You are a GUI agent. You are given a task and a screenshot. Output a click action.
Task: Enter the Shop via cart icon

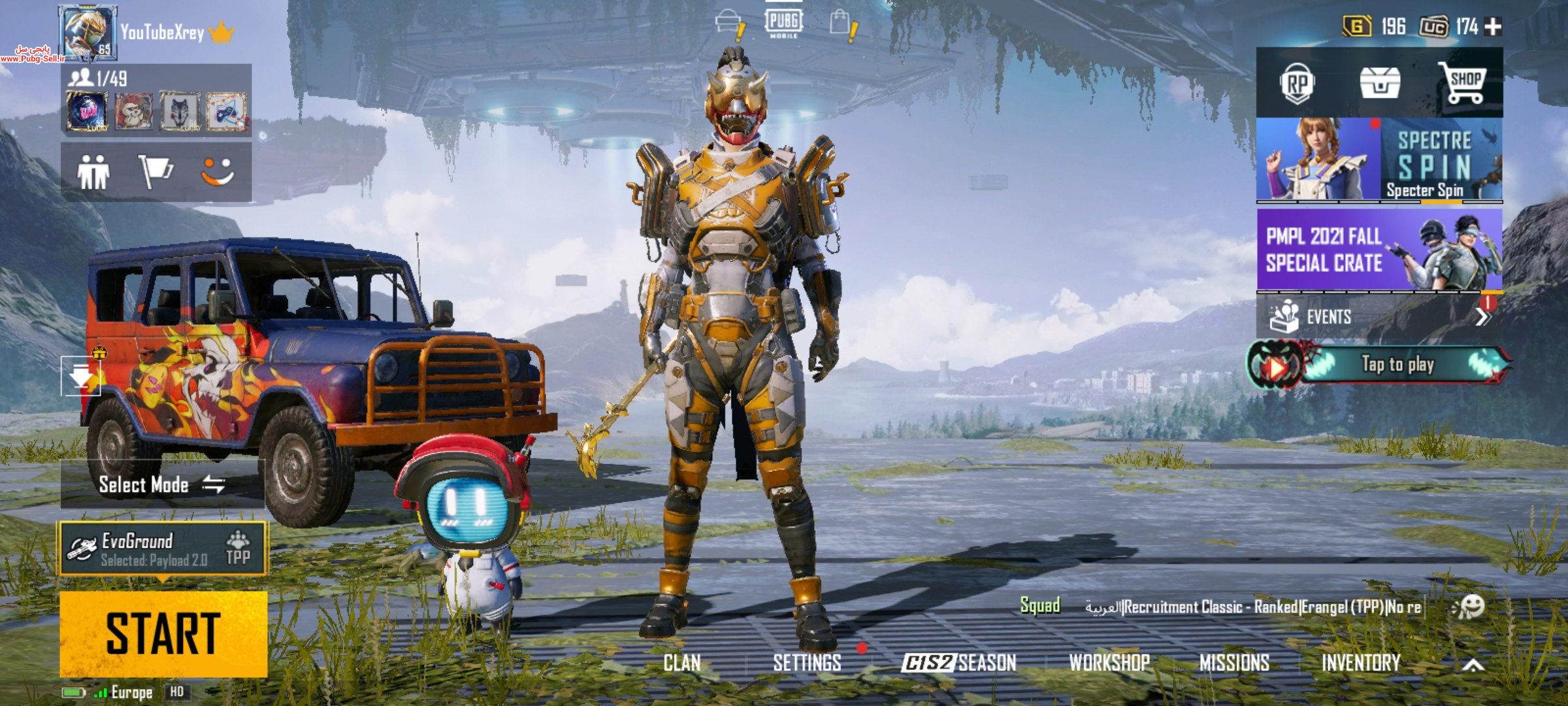pos(1463,84)
